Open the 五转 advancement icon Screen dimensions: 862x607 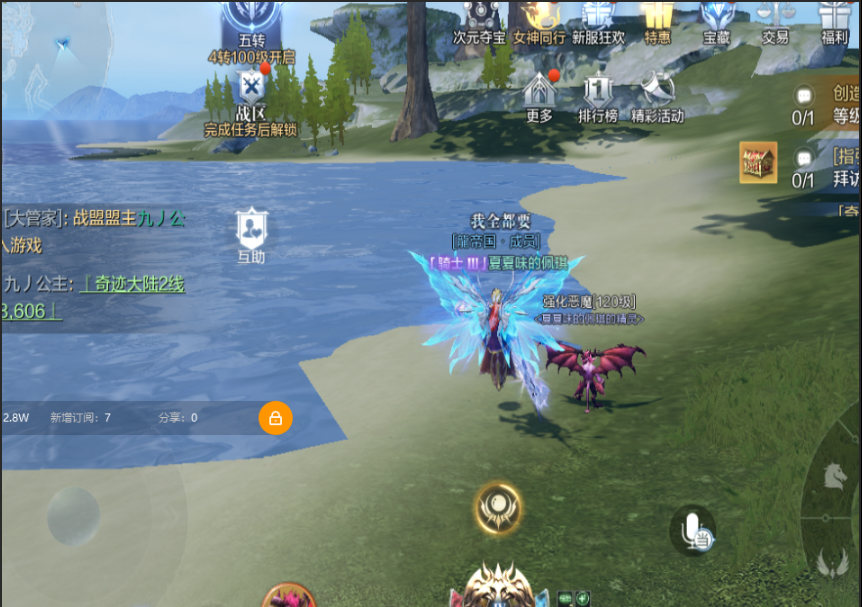251,18
